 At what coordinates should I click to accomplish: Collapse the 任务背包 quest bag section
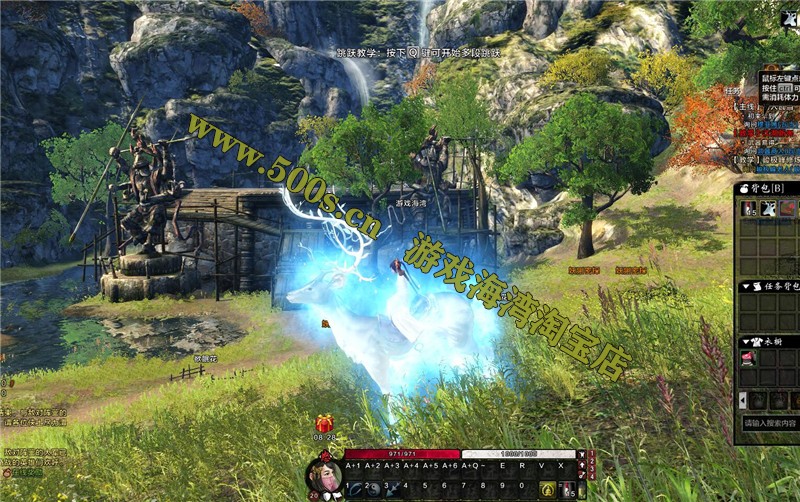pos(745,287)
